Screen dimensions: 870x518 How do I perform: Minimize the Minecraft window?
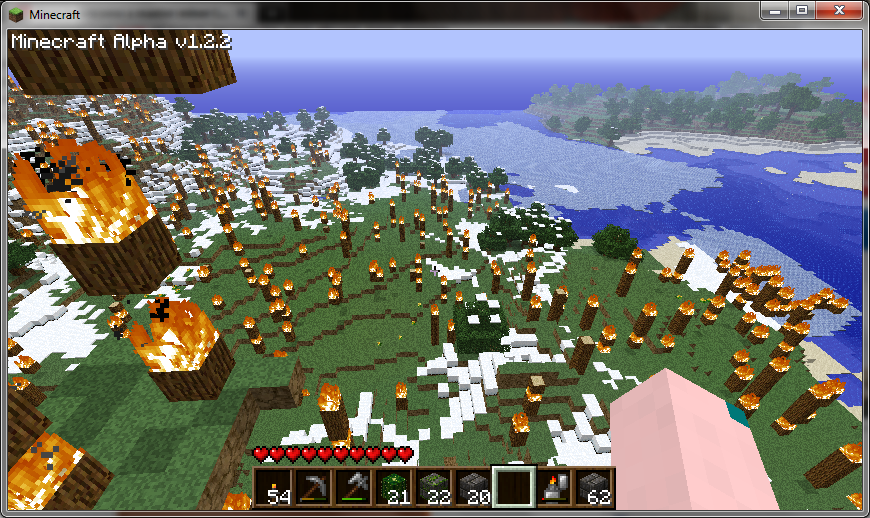coord(777,10)
